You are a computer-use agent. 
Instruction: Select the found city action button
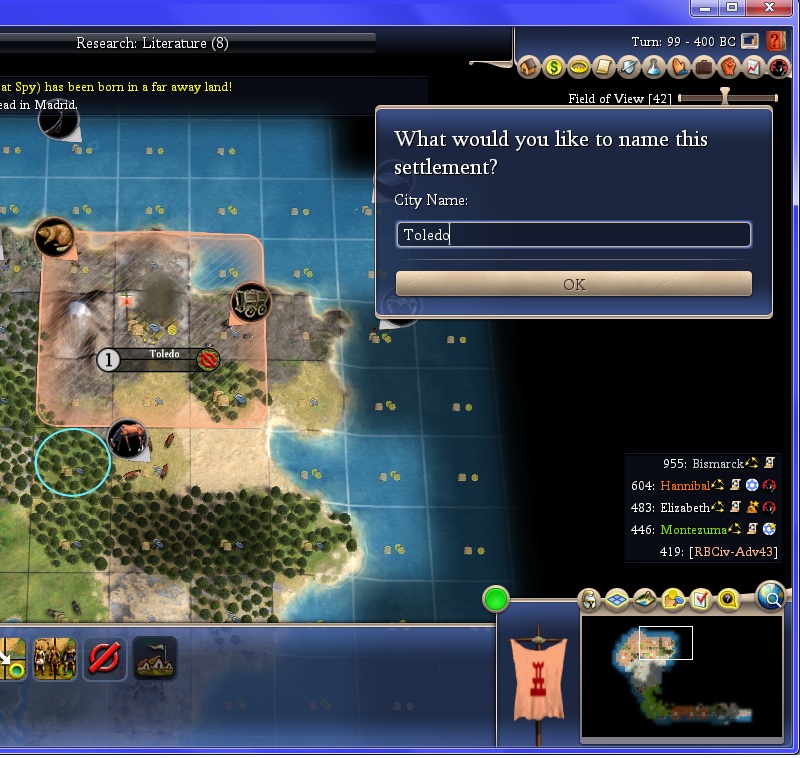[x=155, y=659]
